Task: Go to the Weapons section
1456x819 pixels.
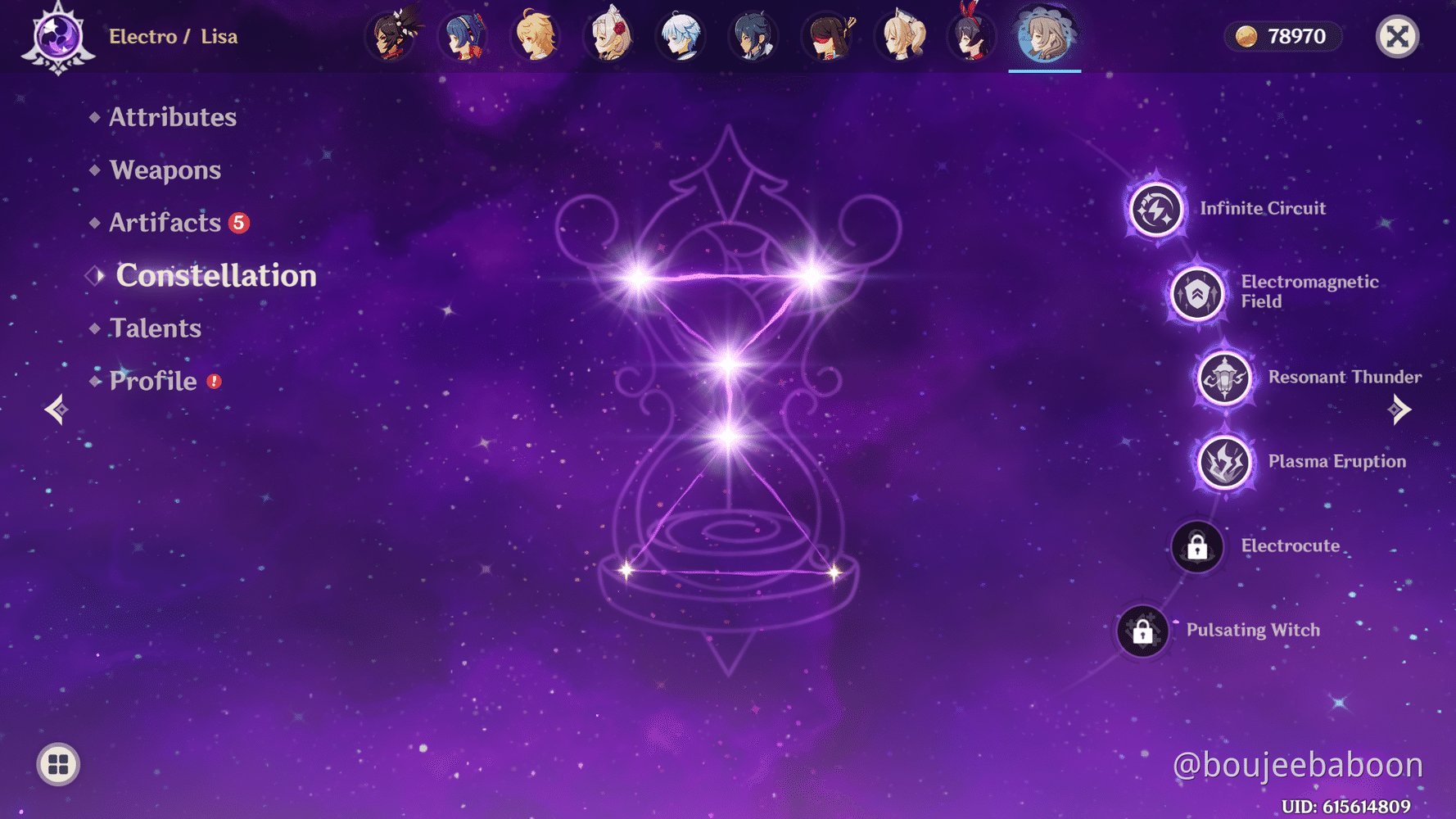Action: pos(165,170)
